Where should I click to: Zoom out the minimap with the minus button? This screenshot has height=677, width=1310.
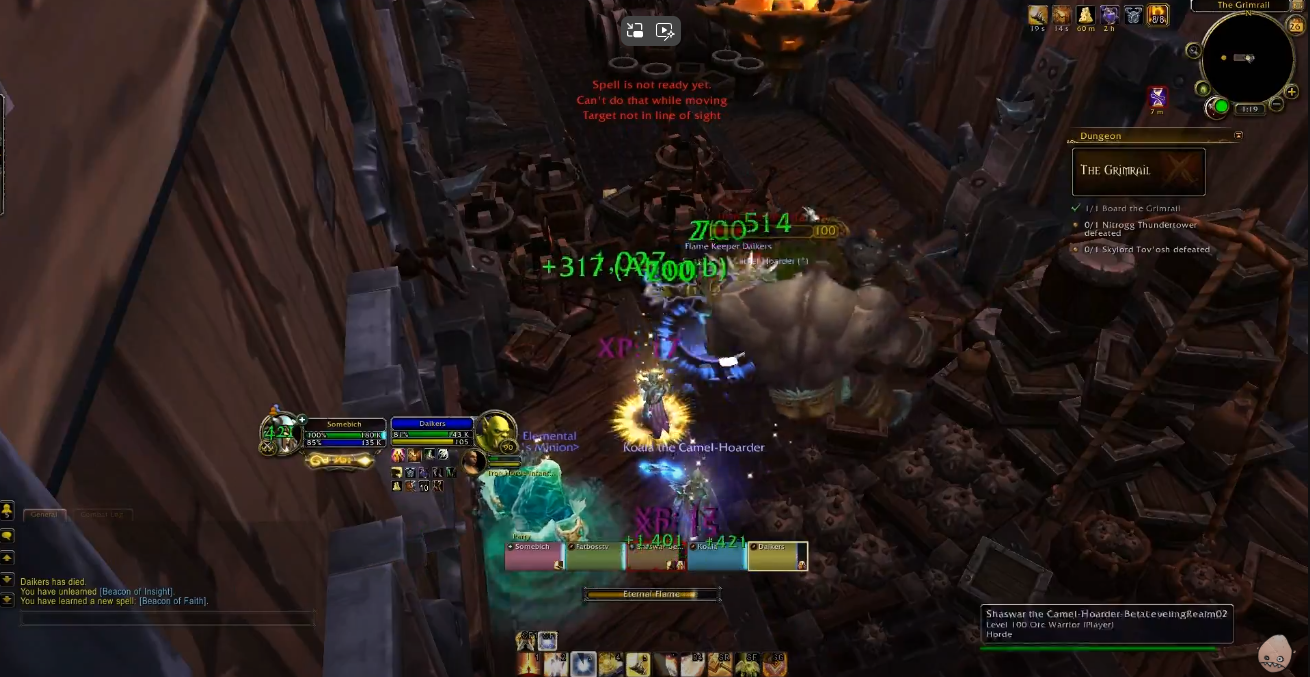click(1275, 105)
